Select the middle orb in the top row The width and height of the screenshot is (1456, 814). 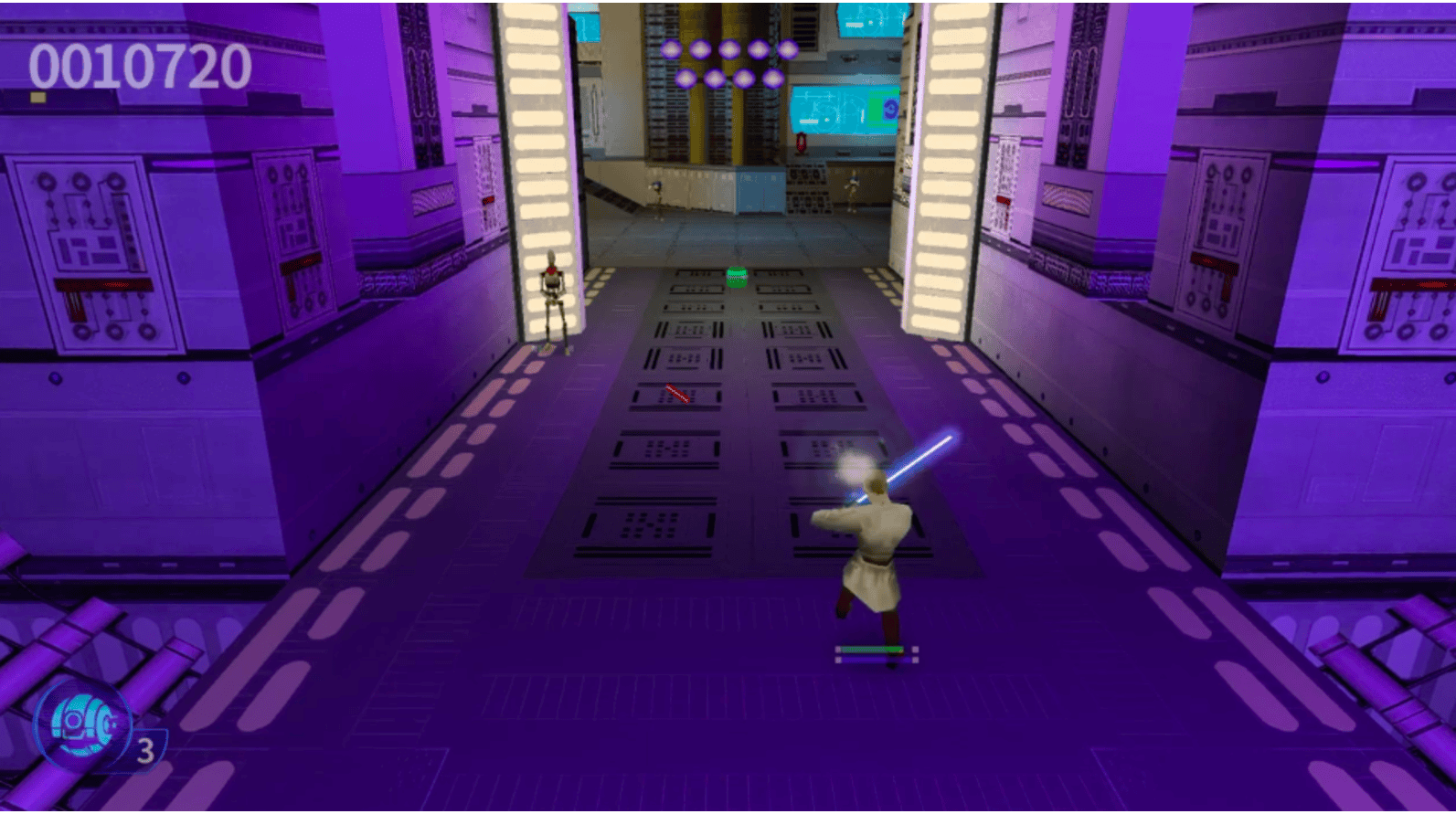[x=729, y=48]
